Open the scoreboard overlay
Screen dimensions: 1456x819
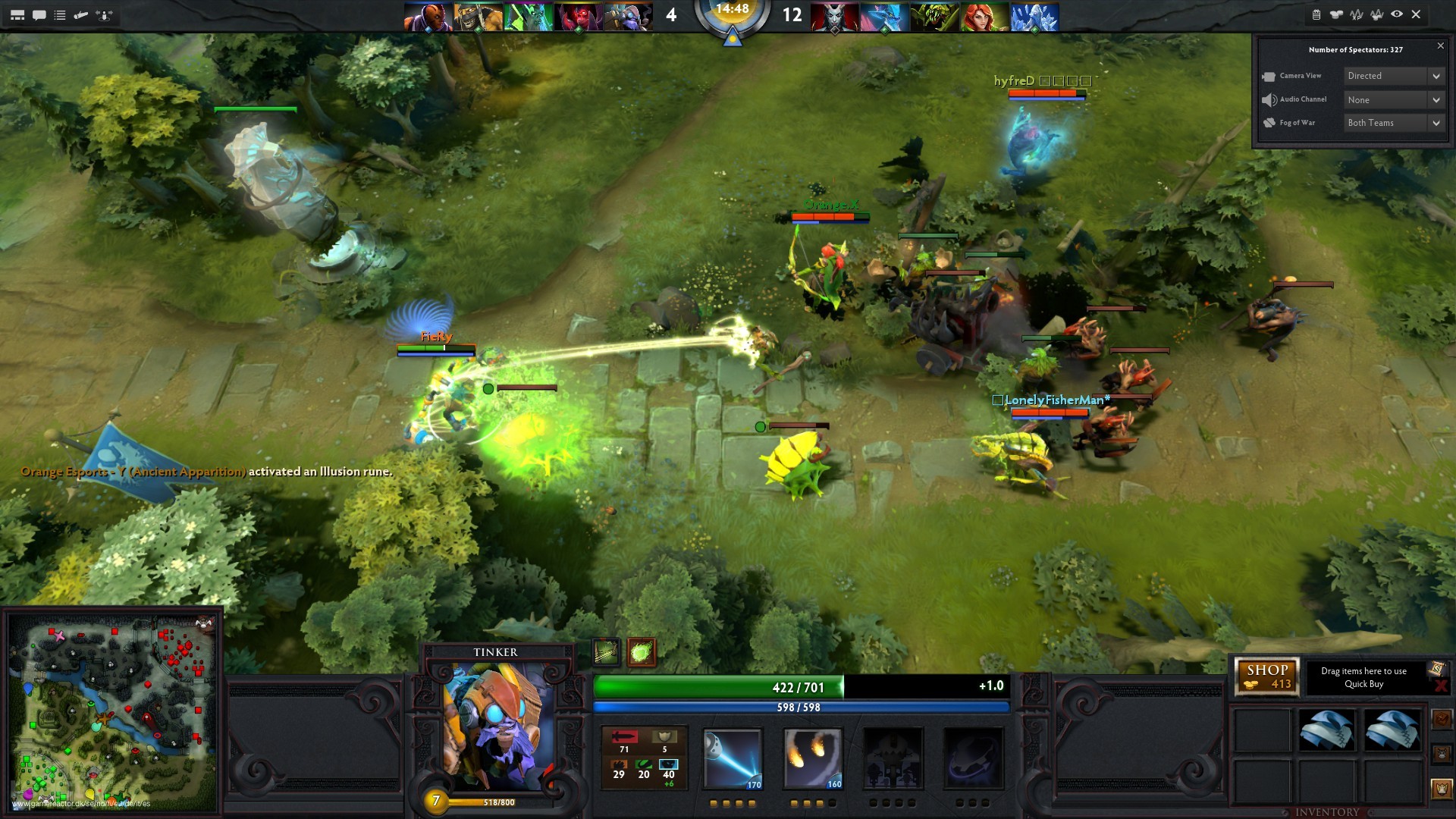click(19, 14)
